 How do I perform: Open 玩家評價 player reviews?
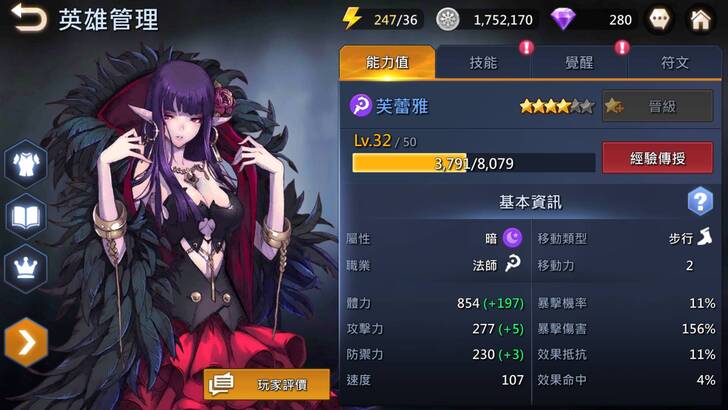267,384
